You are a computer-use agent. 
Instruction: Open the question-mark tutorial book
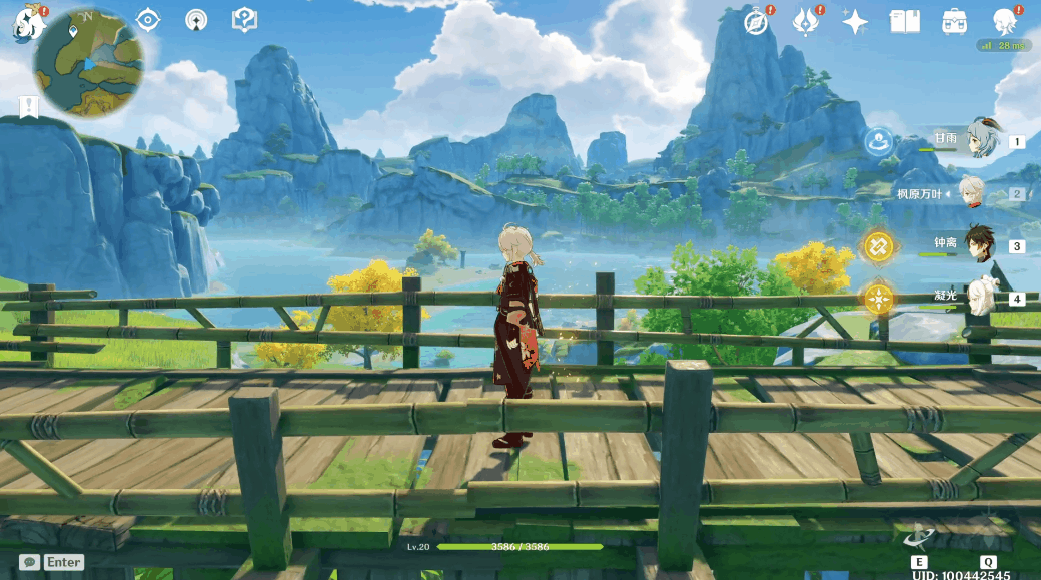[244, 19]
